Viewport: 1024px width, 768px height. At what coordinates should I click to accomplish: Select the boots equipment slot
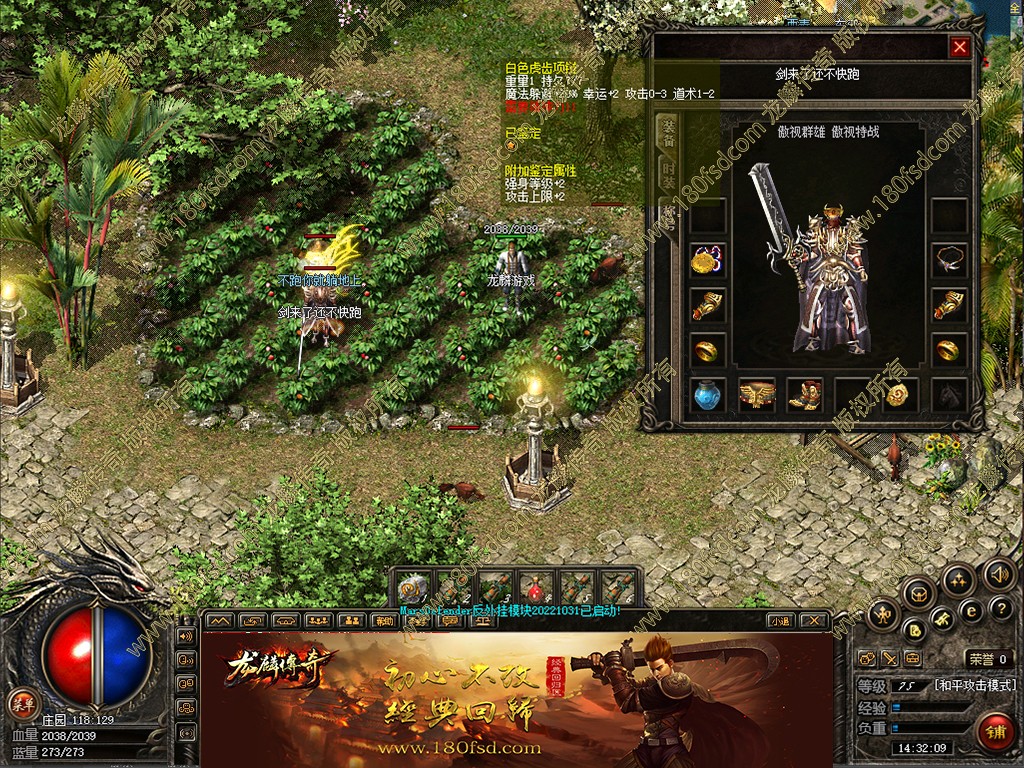[x=804, y=394]
